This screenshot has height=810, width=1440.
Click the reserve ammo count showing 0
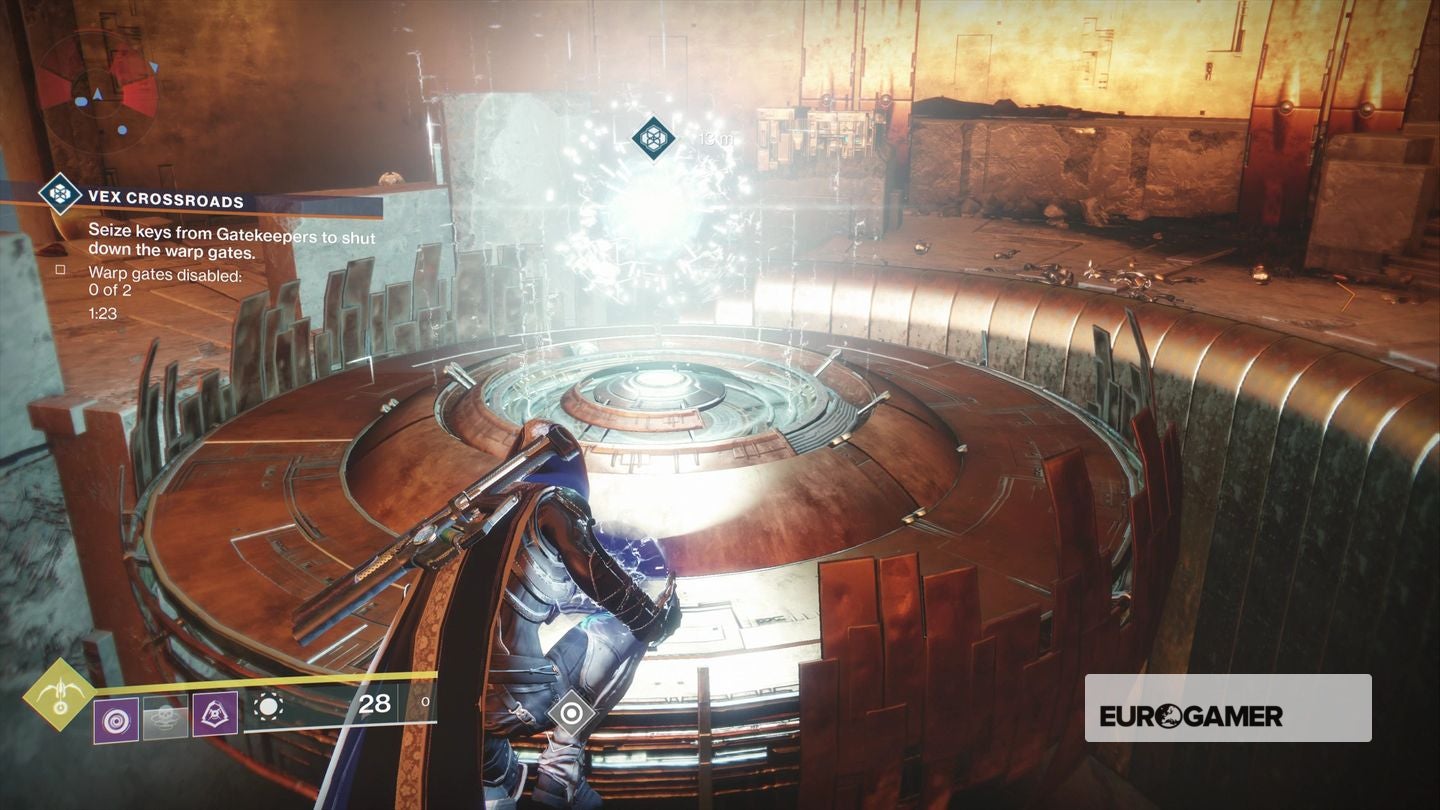click(426, 702)
